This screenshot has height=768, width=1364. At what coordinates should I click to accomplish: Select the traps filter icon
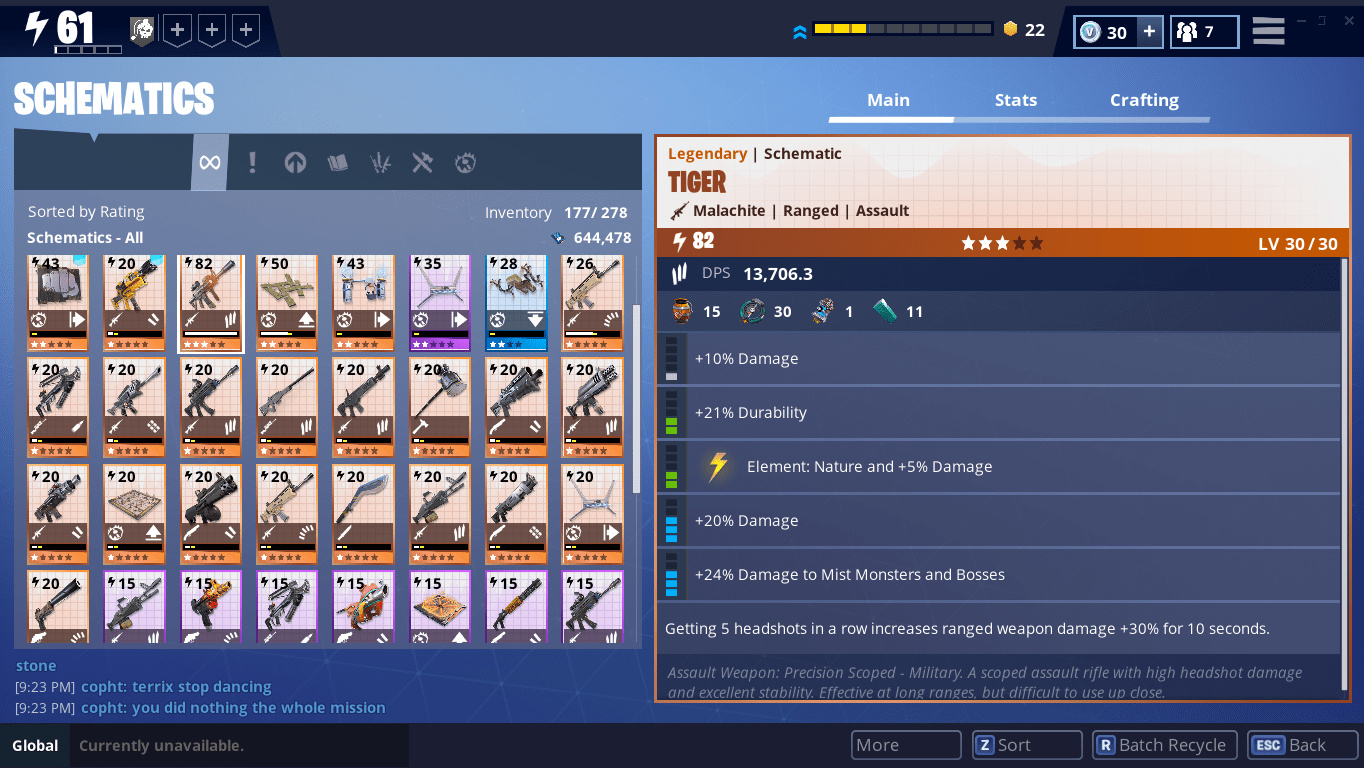(x=380, y=162)
